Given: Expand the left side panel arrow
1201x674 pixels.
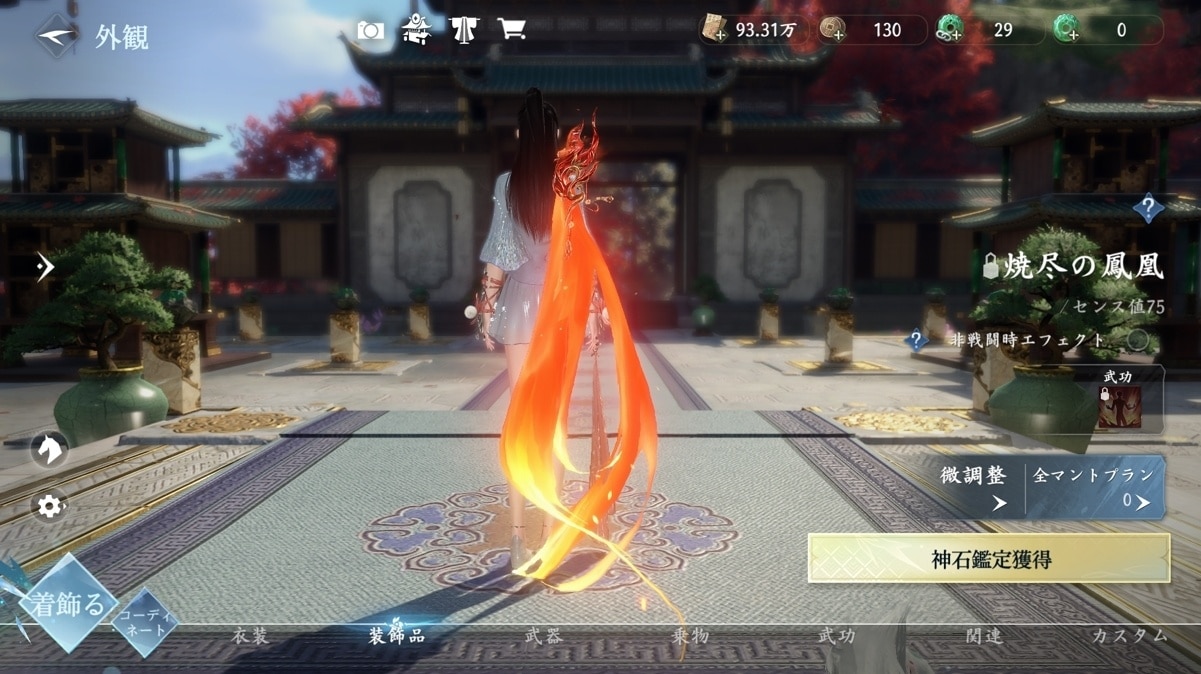Looking at the screenshot, I should (x=44, y=267).
